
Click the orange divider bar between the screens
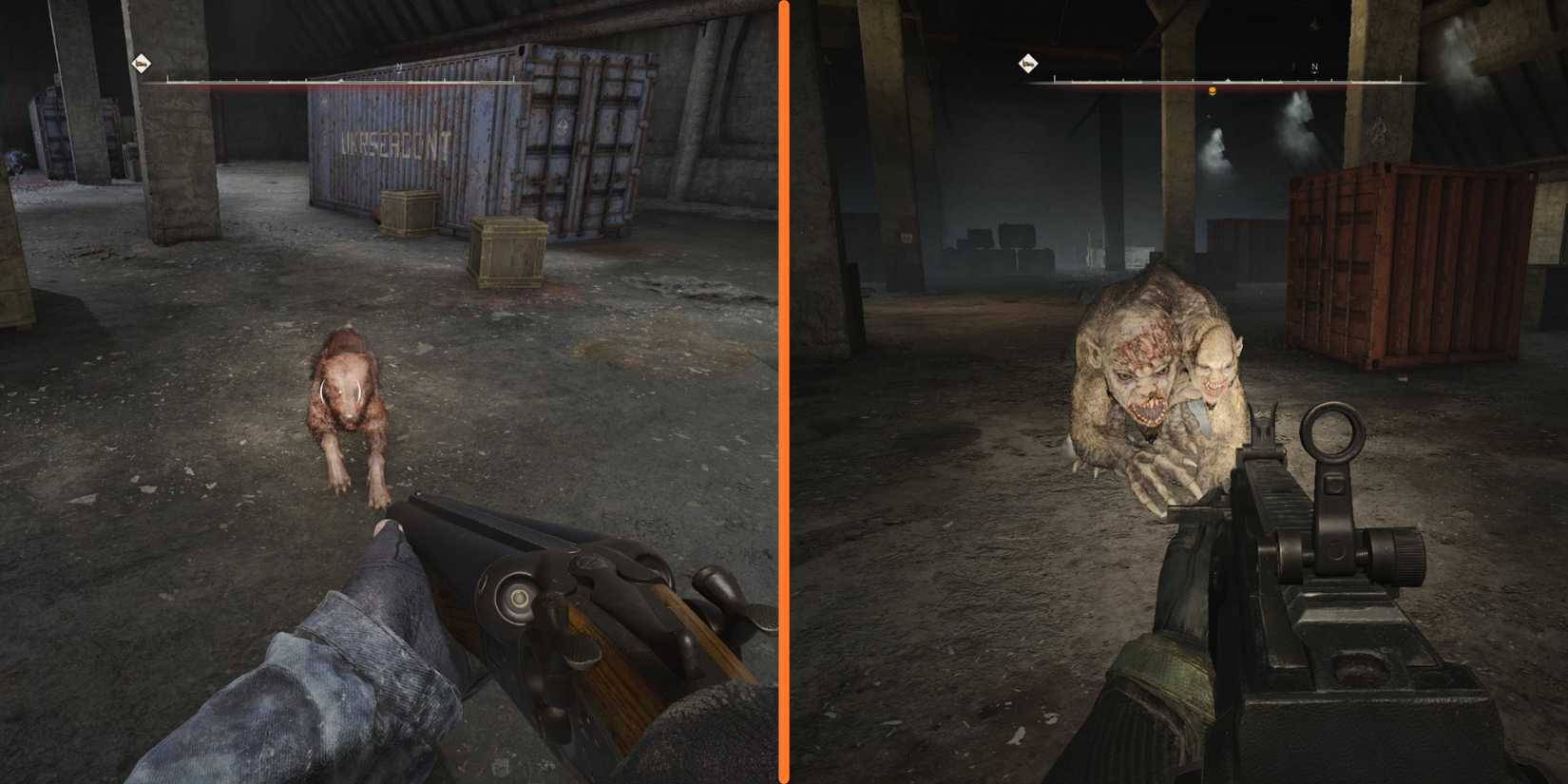point(784,392)
